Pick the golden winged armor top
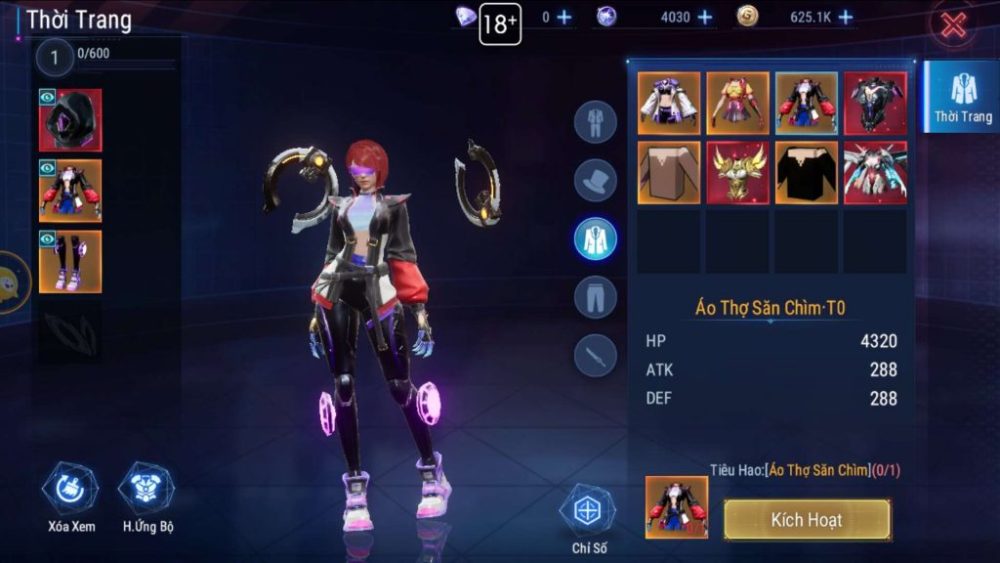This screenshot has width=1000, height=563. pyautogui.click(x=738, y=172)
